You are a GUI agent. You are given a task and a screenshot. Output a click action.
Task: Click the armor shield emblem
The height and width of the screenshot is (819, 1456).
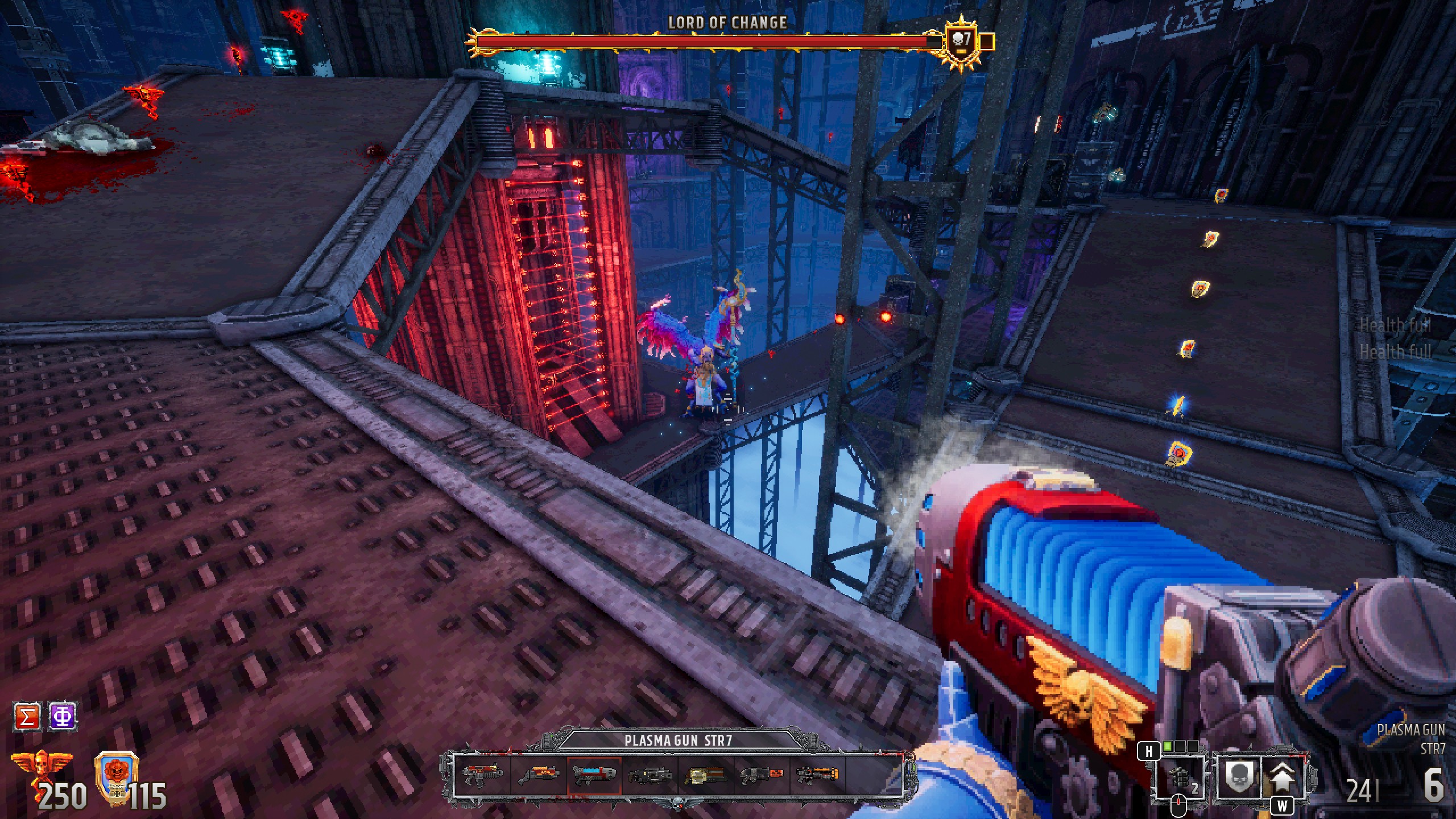(x=116, y=773)
